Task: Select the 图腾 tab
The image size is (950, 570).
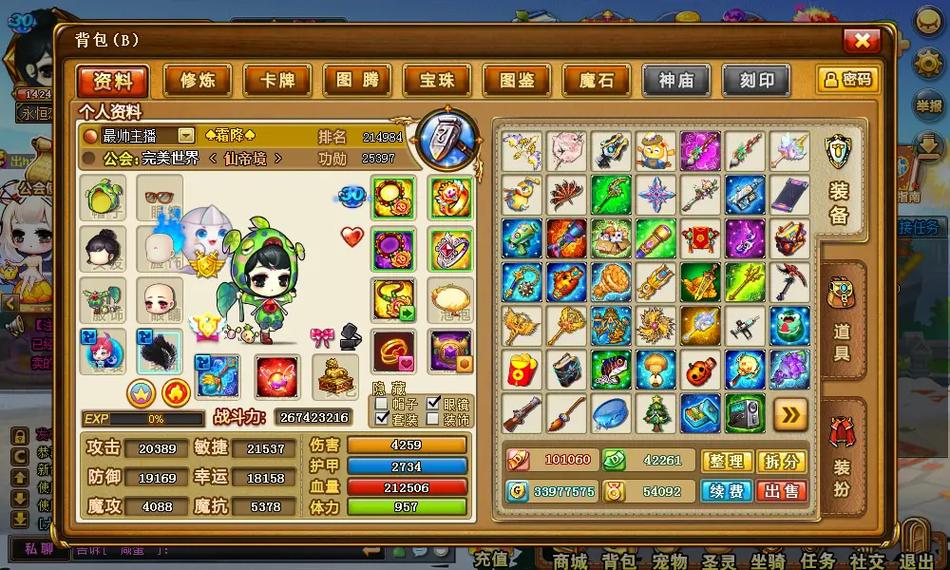Action: 357,81
